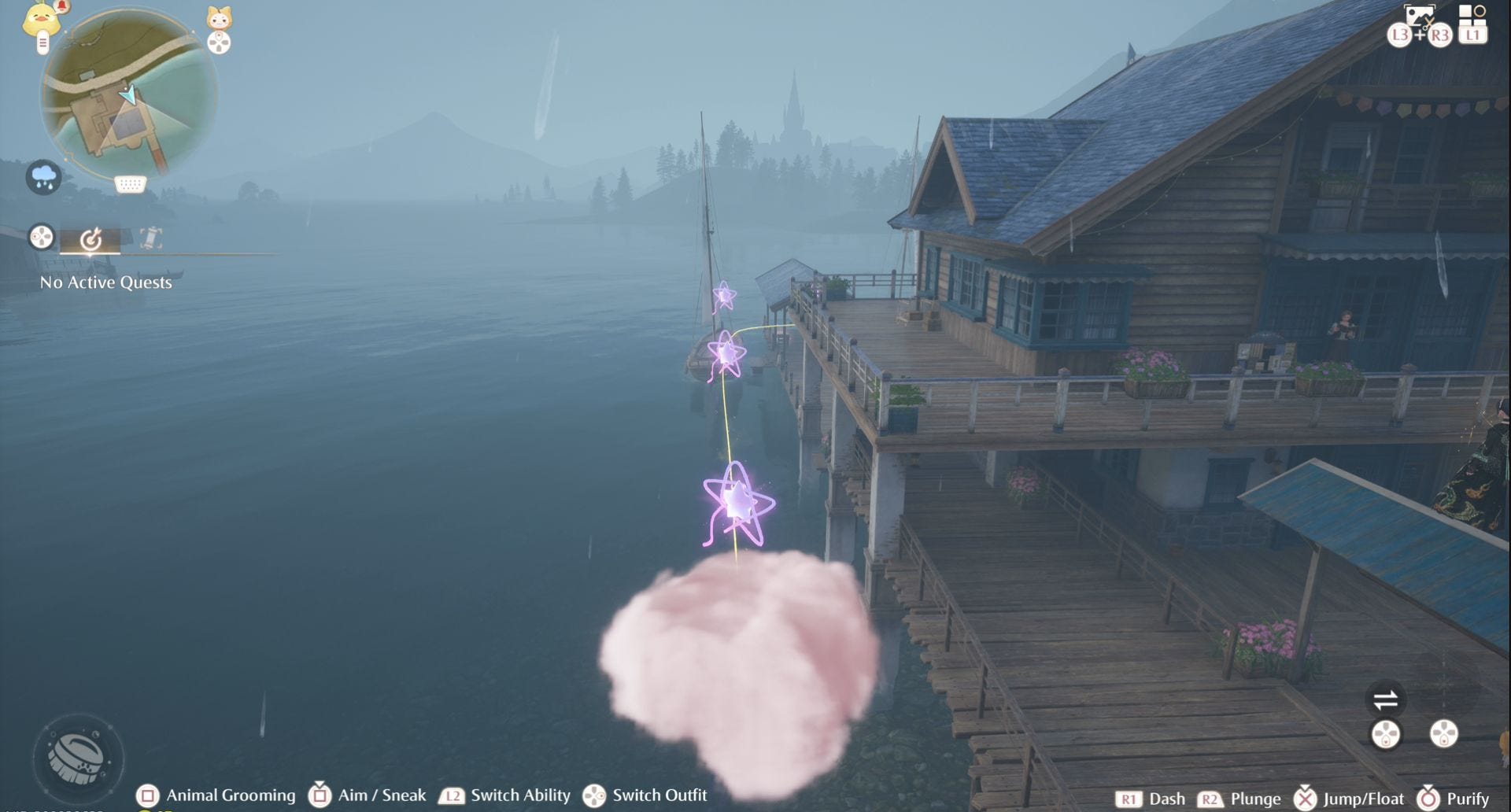Open the grid shortcut menu icon

tap(1472, 14)
